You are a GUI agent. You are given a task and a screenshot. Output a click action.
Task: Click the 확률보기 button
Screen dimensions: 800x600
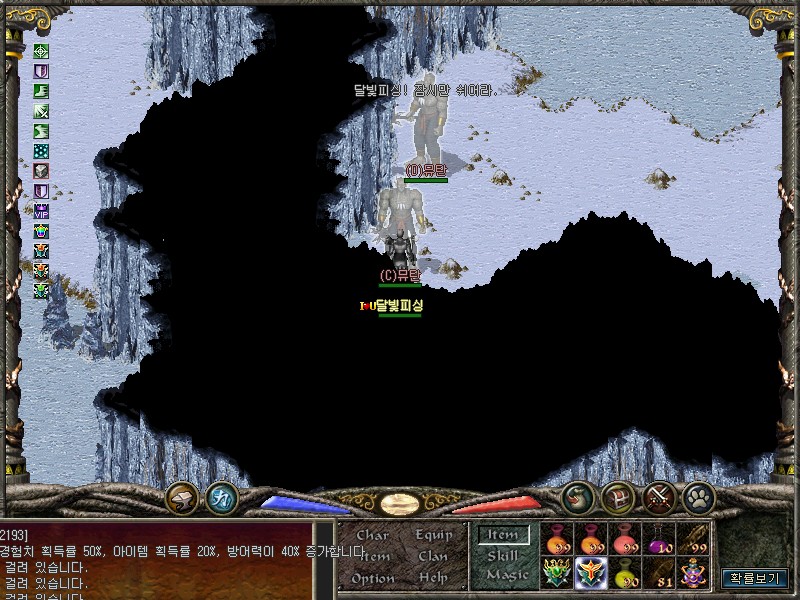tap(755, 578)
